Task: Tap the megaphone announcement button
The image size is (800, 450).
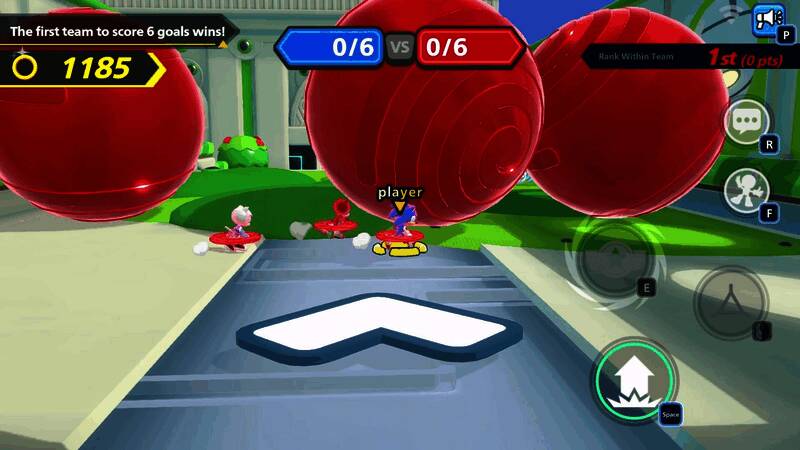Action: (x=769, y=18)
